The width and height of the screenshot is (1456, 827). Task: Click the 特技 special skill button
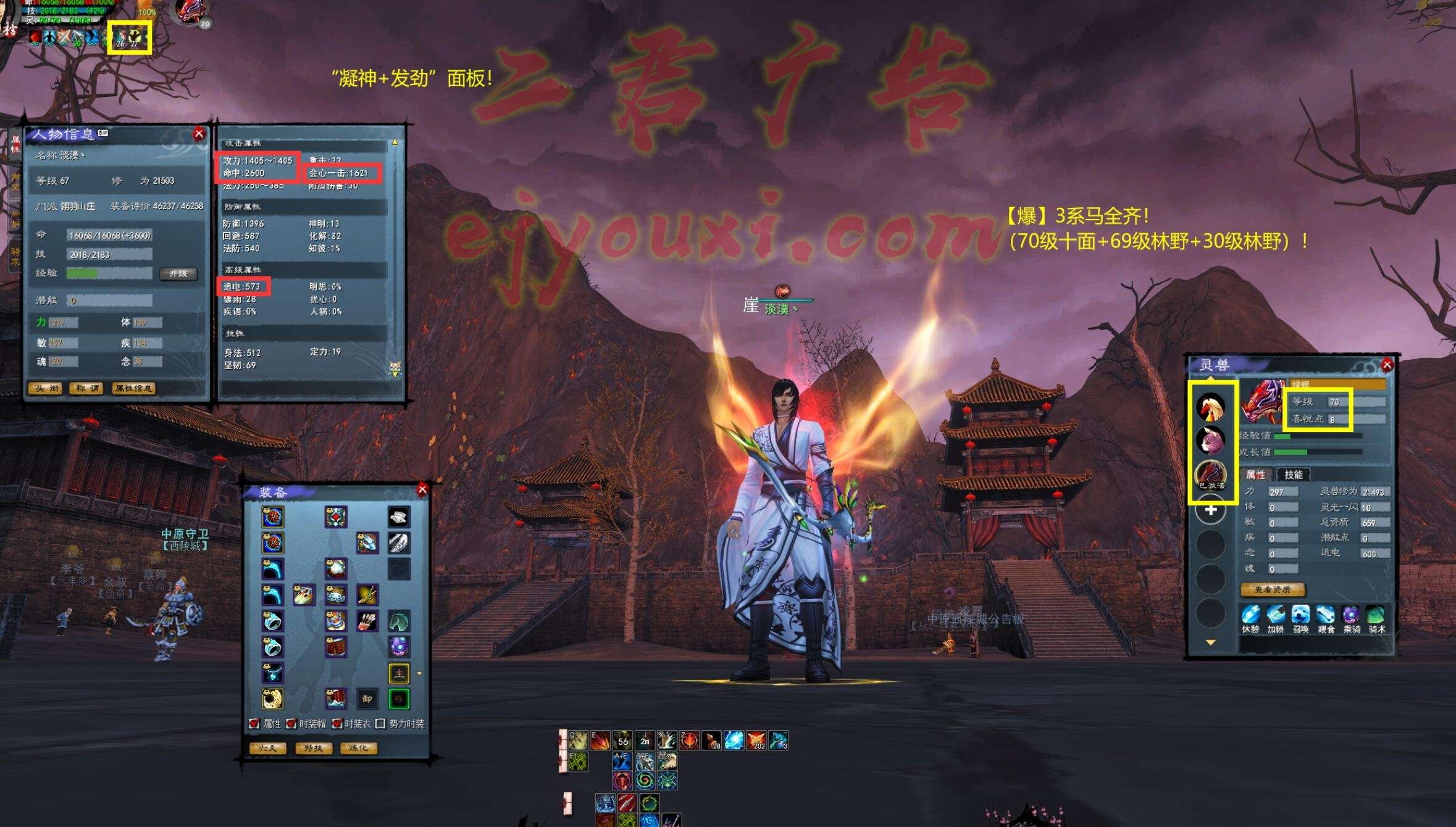point(313,748)
